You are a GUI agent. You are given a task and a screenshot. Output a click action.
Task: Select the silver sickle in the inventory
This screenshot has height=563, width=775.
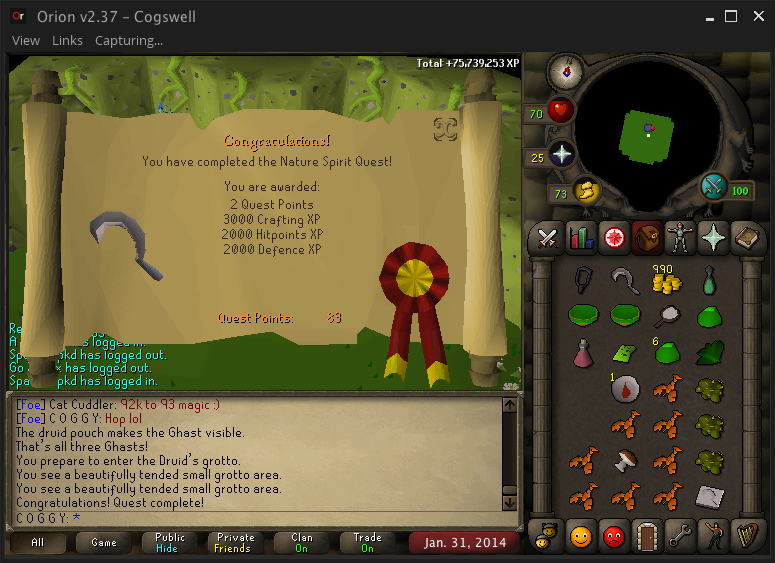(626, 282)
